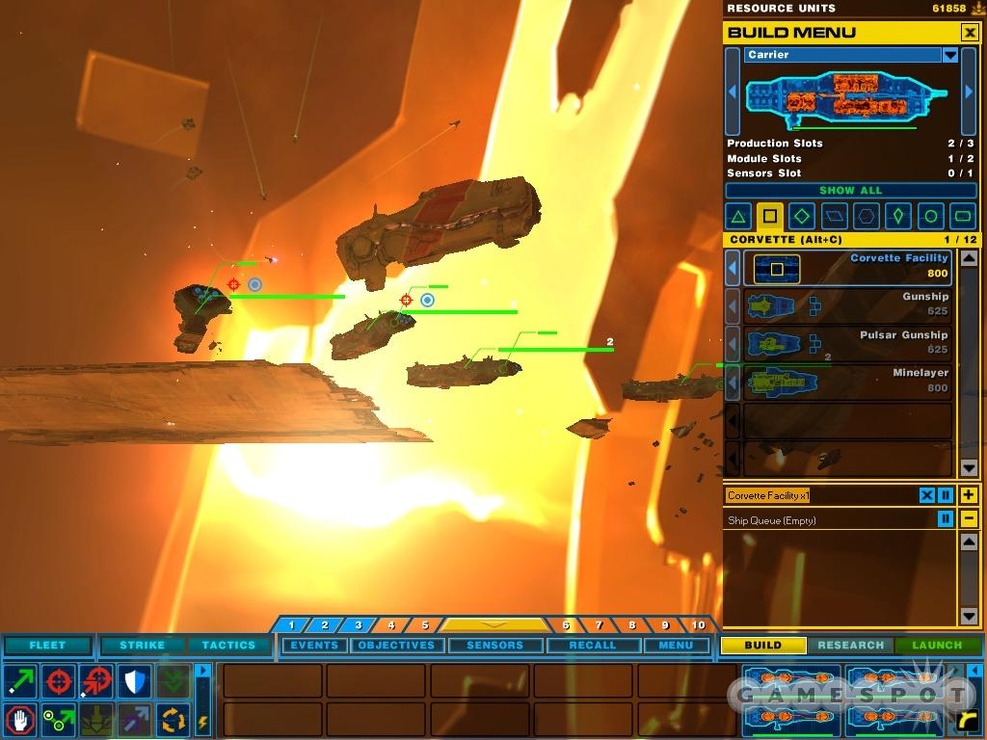The image size is (987, 740).
Task: Activate the blue shield guard command
Action: pos(135,681)
